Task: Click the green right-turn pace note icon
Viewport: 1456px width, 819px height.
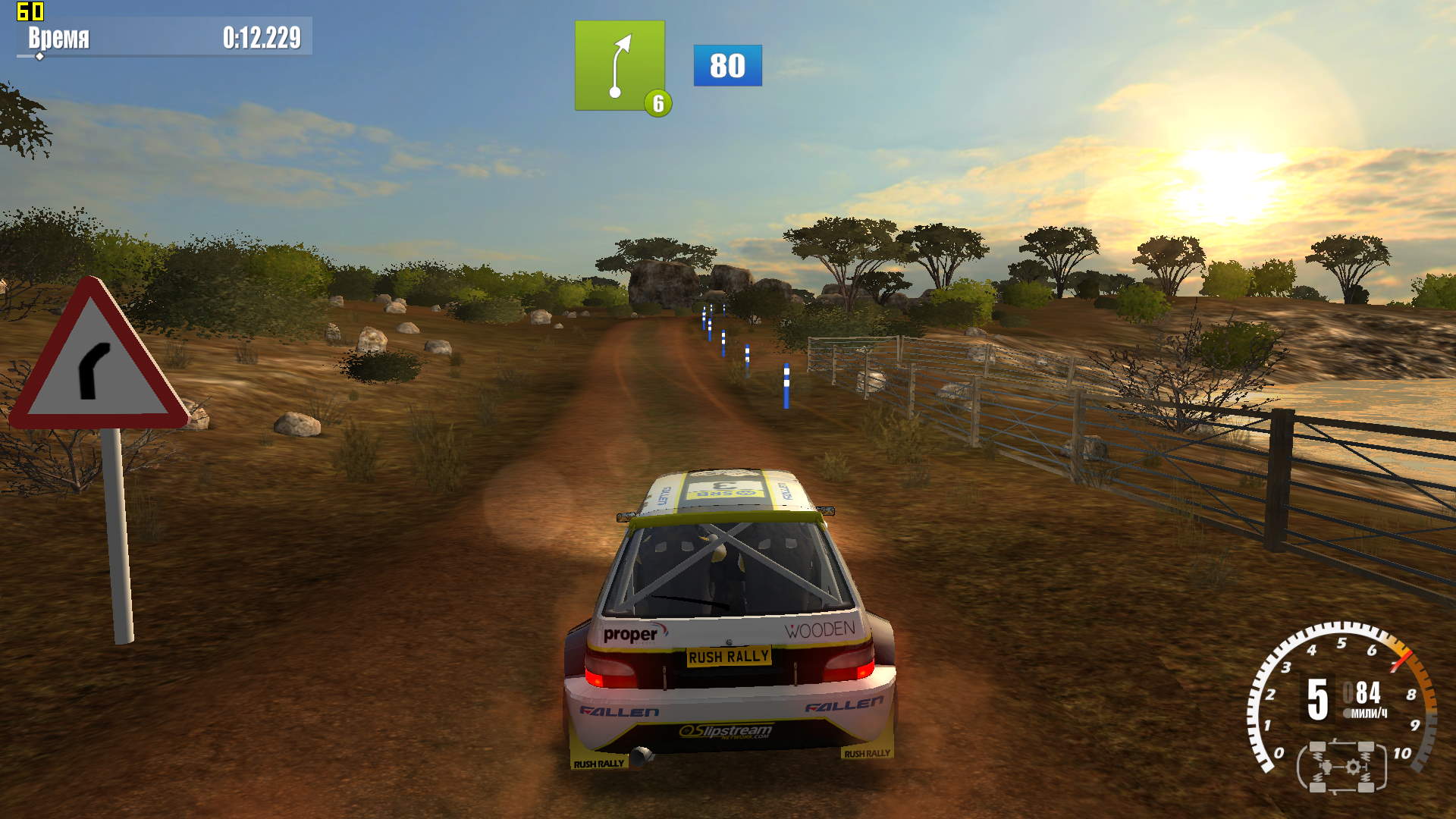Action: 620,66
